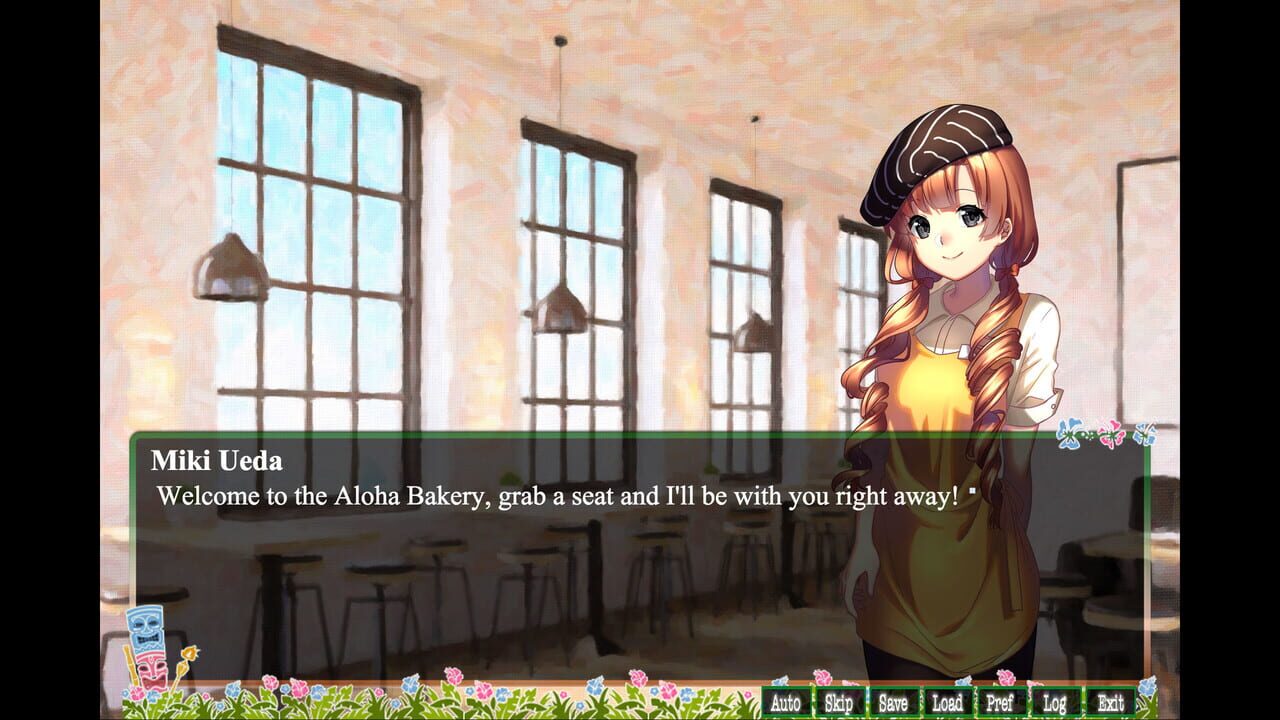The image size is (1280, 720).
Task: Open the Pref settings menu
Action: click(x=1000, y=704)
